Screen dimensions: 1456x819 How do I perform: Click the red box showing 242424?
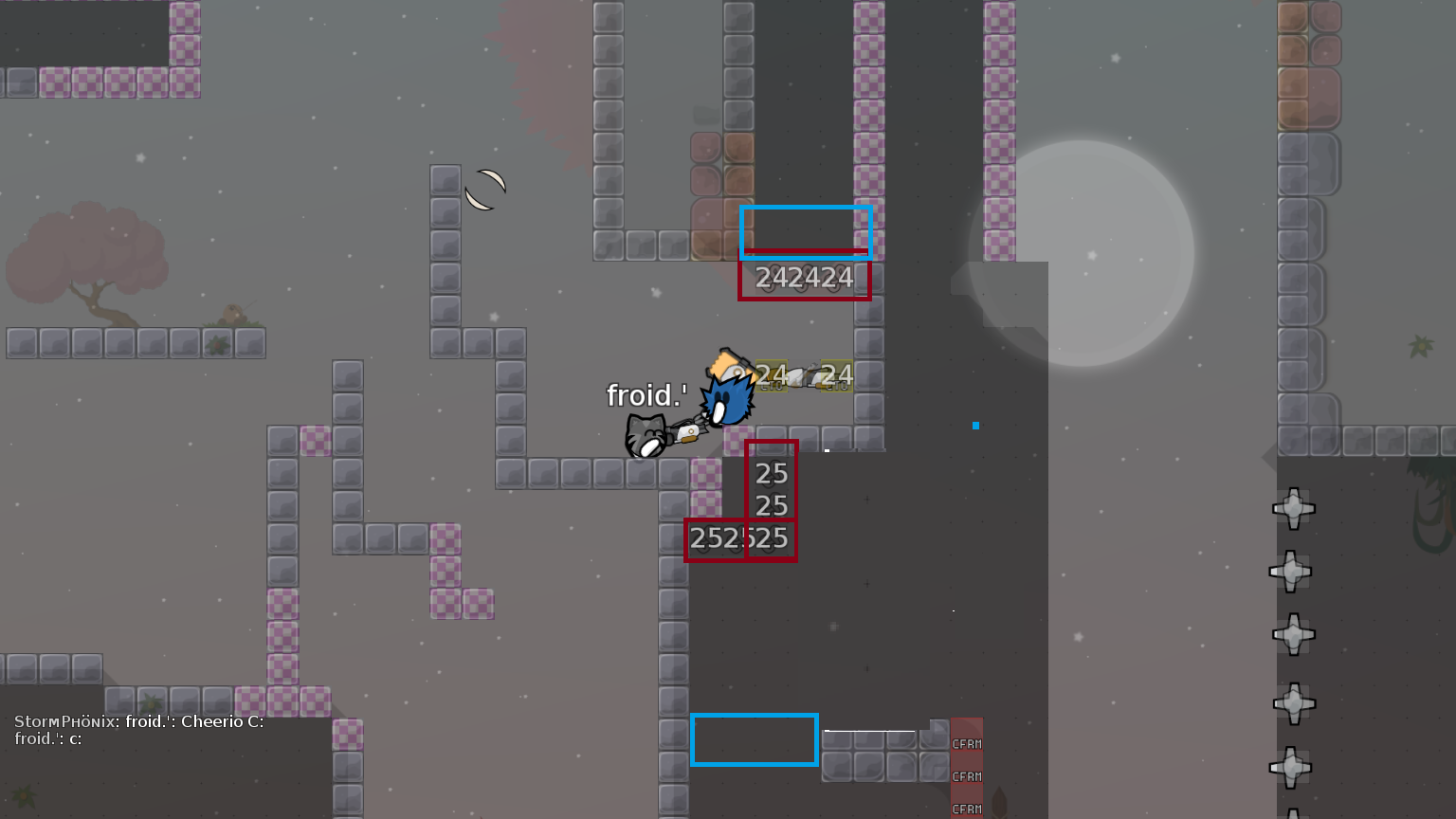coord(805,278)
